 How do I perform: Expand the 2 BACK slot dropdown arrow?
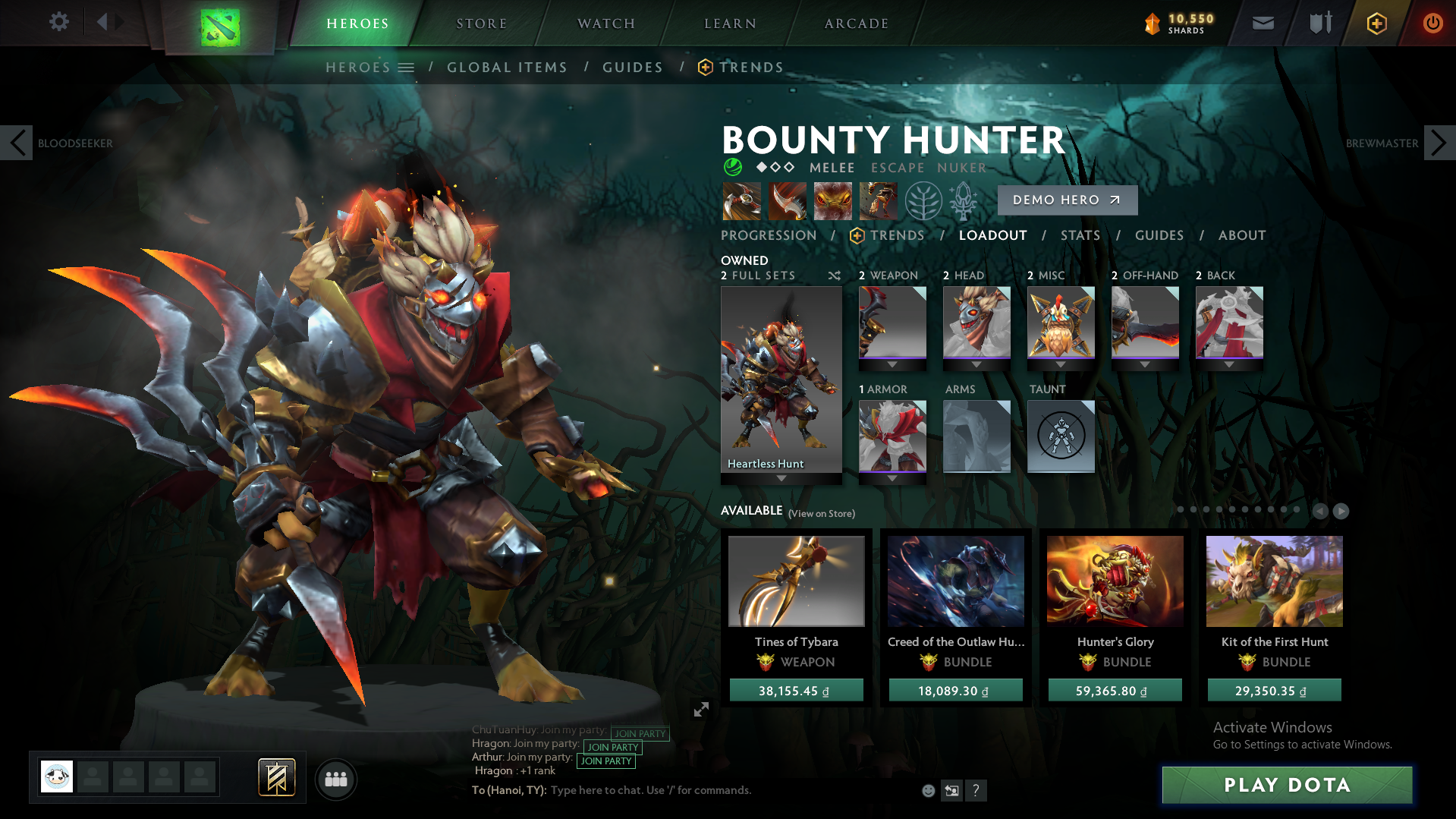(x=1228, y=364)
